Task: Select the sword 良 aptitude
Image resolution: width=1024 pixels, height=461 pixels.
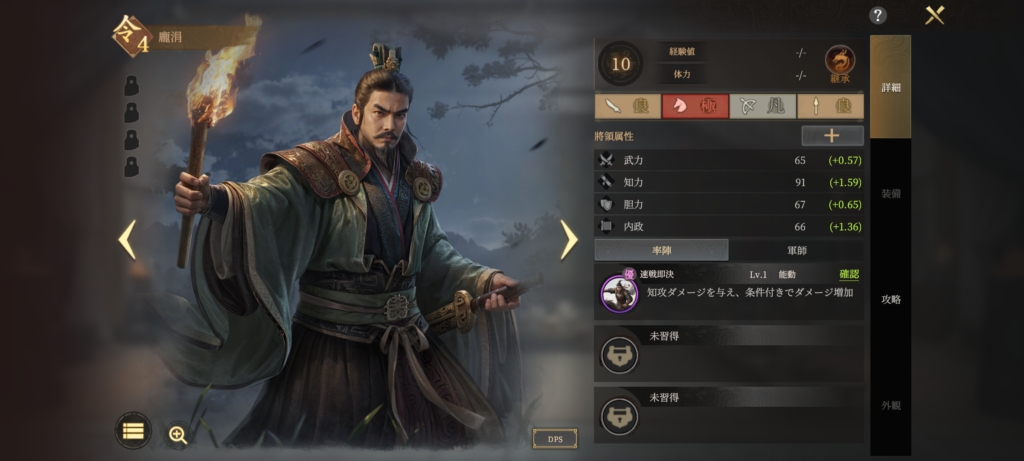Action: click(627, 106)
